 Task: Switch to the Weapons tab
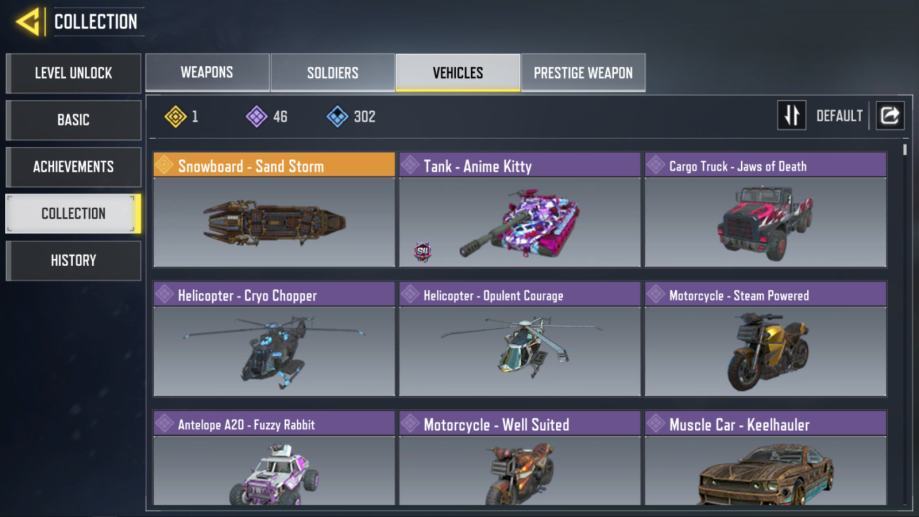tap(207, 73)
